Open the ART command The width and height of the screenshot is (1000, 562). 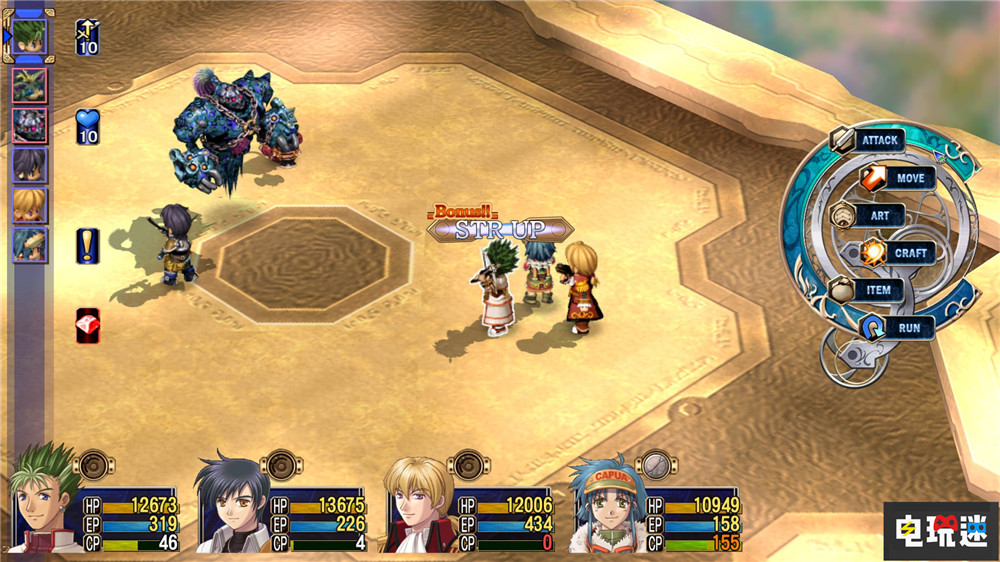(x=868, y=215)
